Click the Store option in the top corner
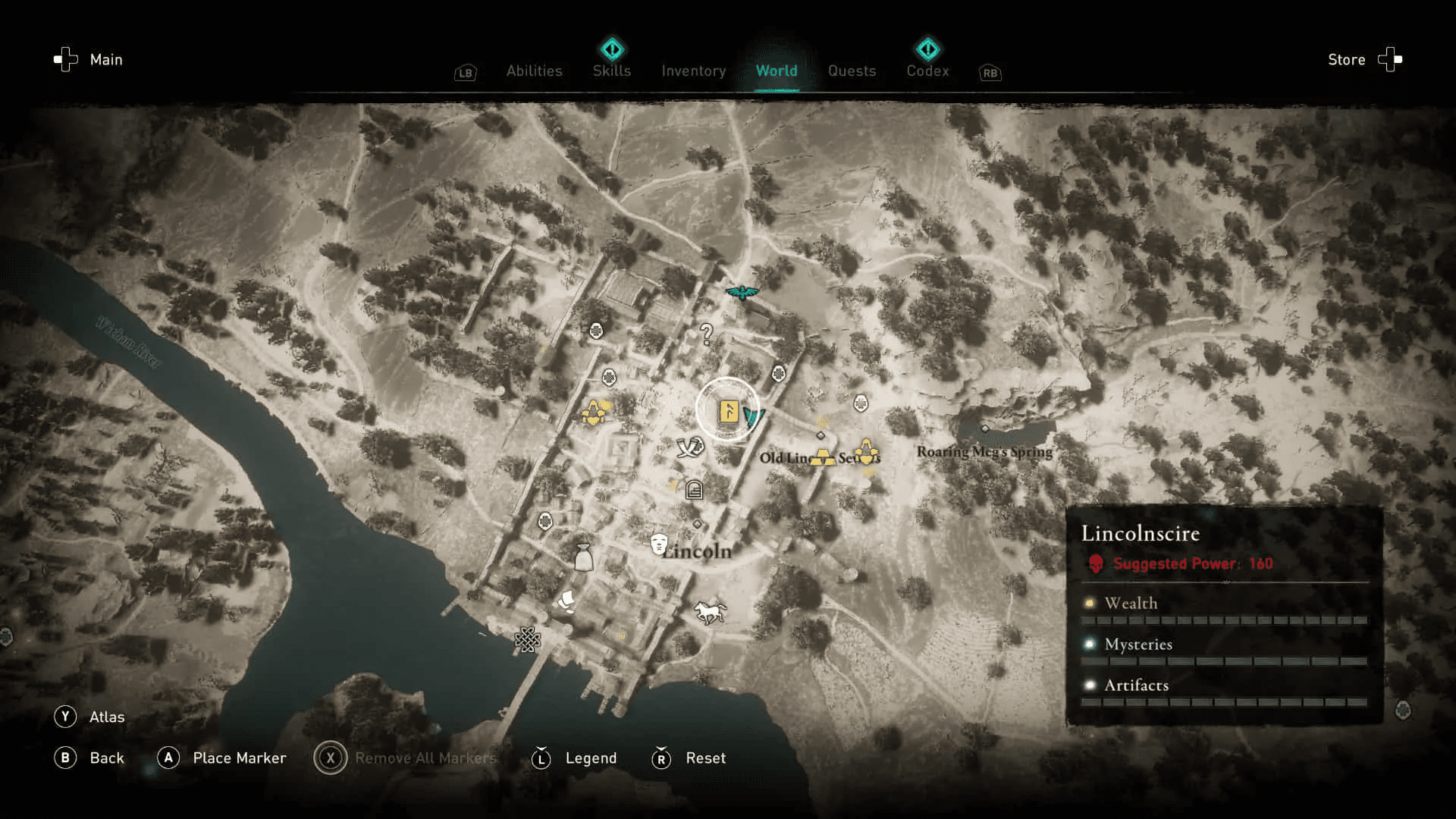Image resolution: width=1456 pixels, height=819 pixels. click(x=1346, y=60)
